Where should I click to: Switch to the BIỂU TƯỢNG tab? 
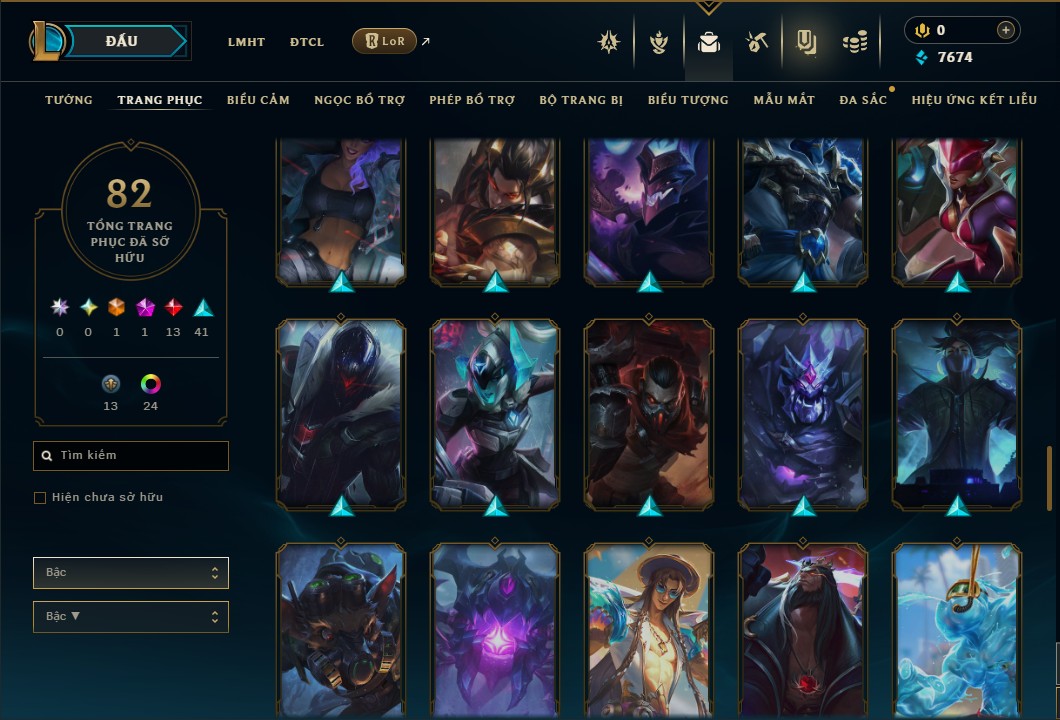pos(688,100)
